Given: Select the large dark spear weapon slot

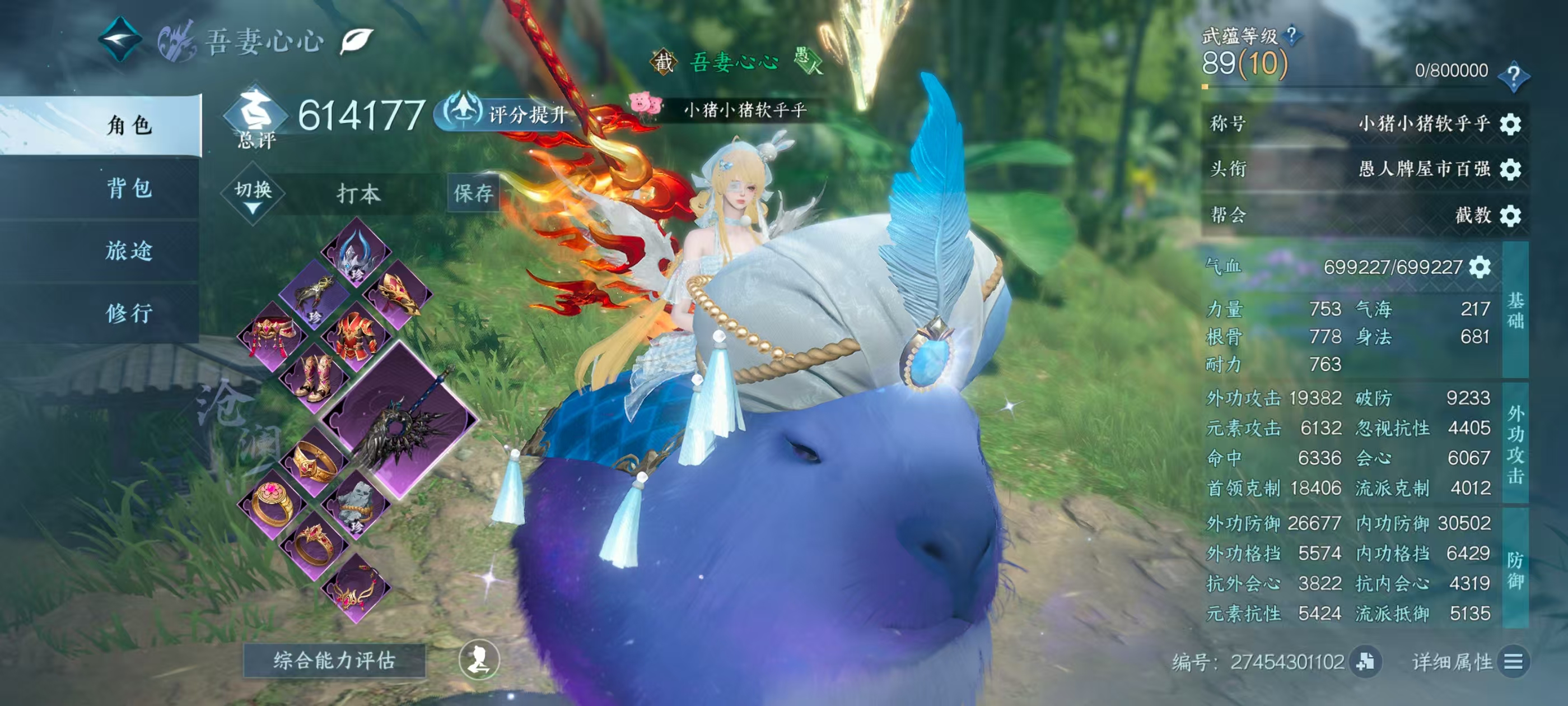Looking at the screenshot, I should click(x=399, y=420).
